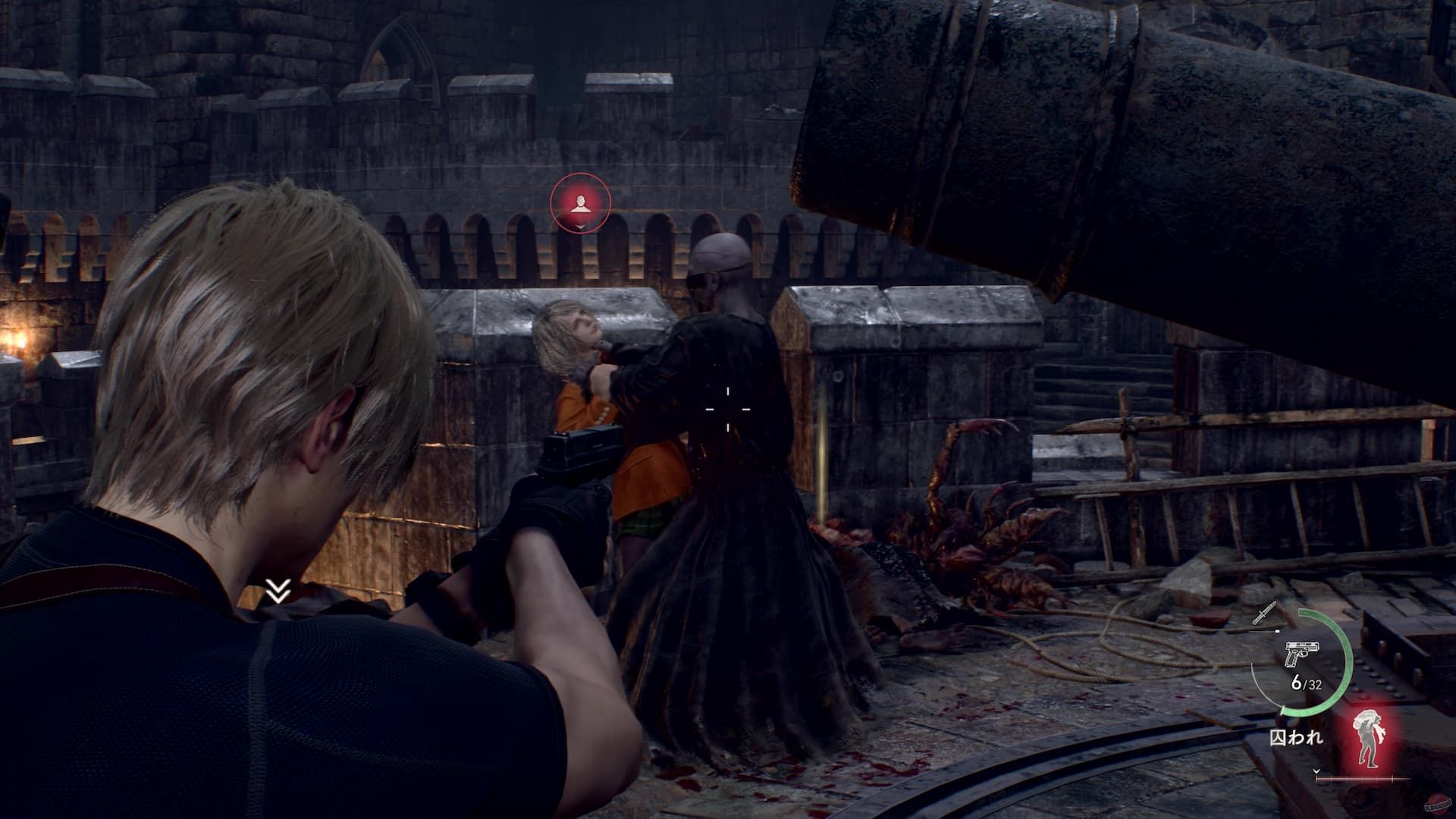Click the red Ashley captive status icon

click(x=1369, y=737)
